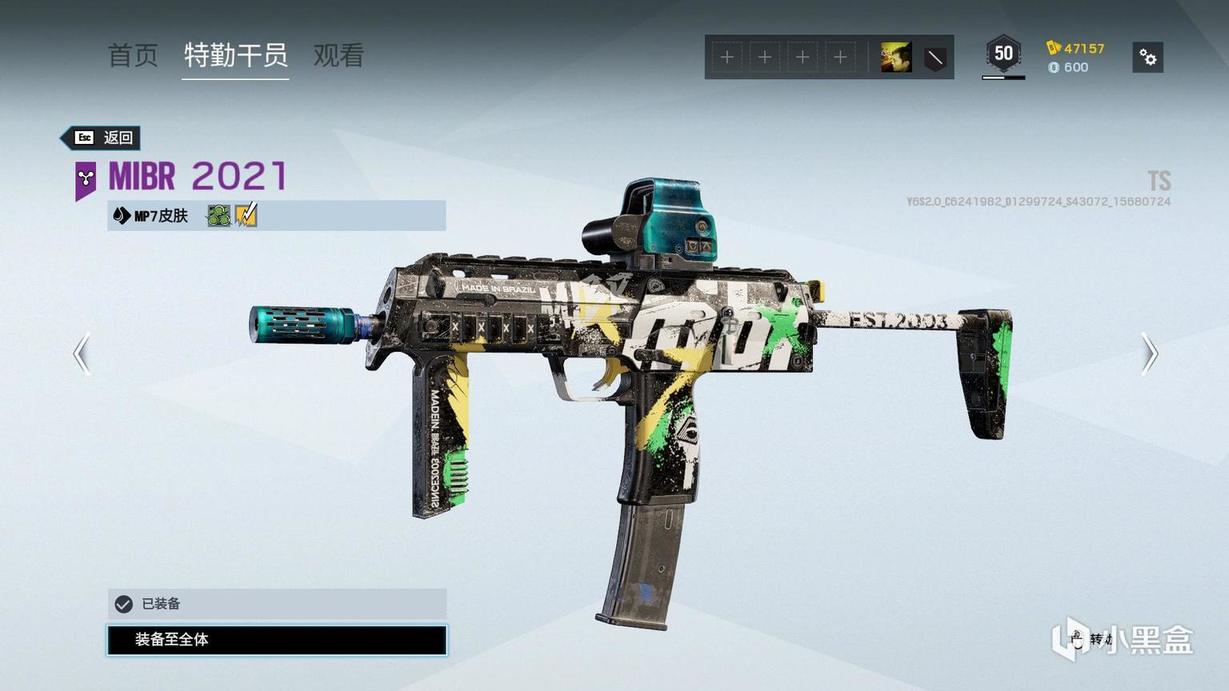The height and width of the screenshot is (691, 1229).
Task: Show the previous weapon skin with left arrow
Action: click(82, 353)
